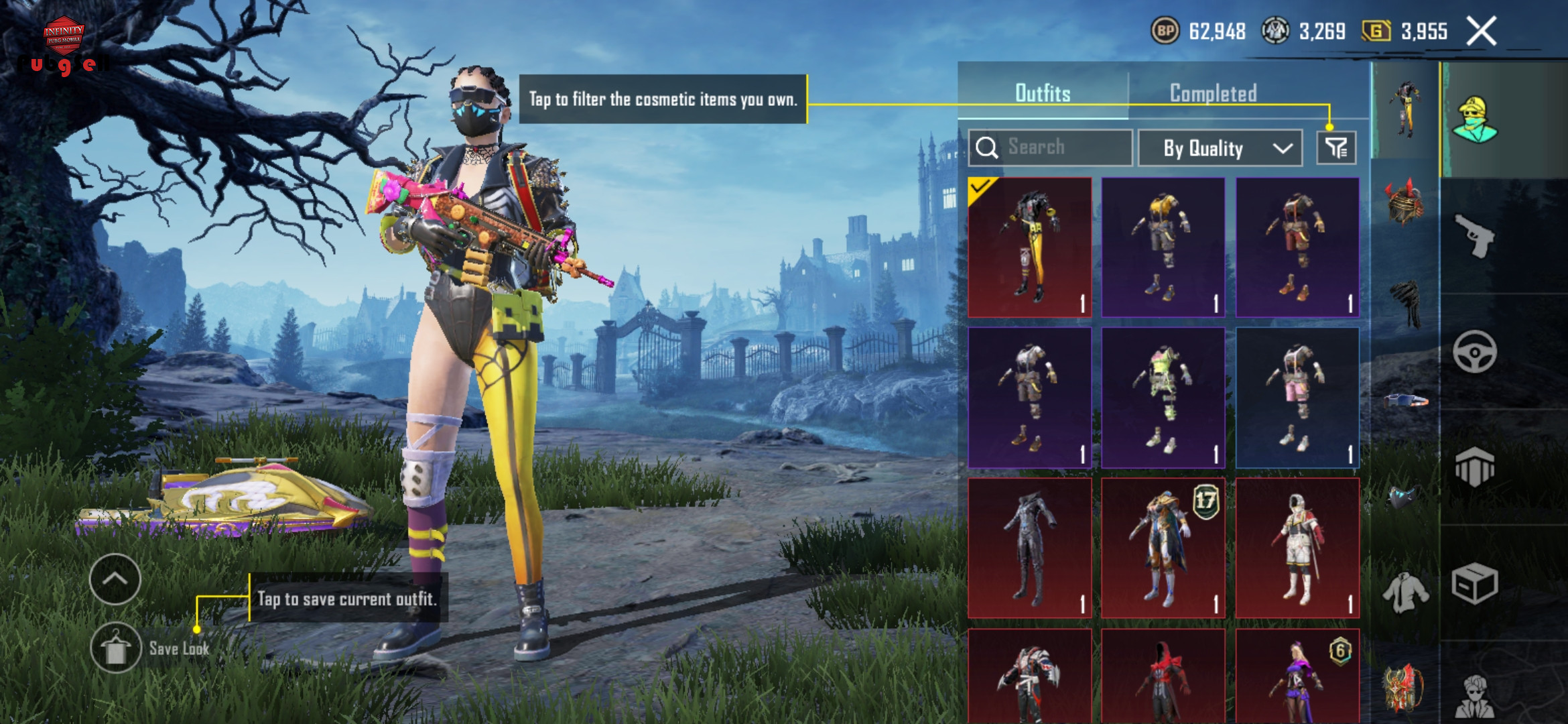This screenshot has width=1568, height=724.
Task: Open the steering wheel vehicle category
Action: tap(1474, 351)
